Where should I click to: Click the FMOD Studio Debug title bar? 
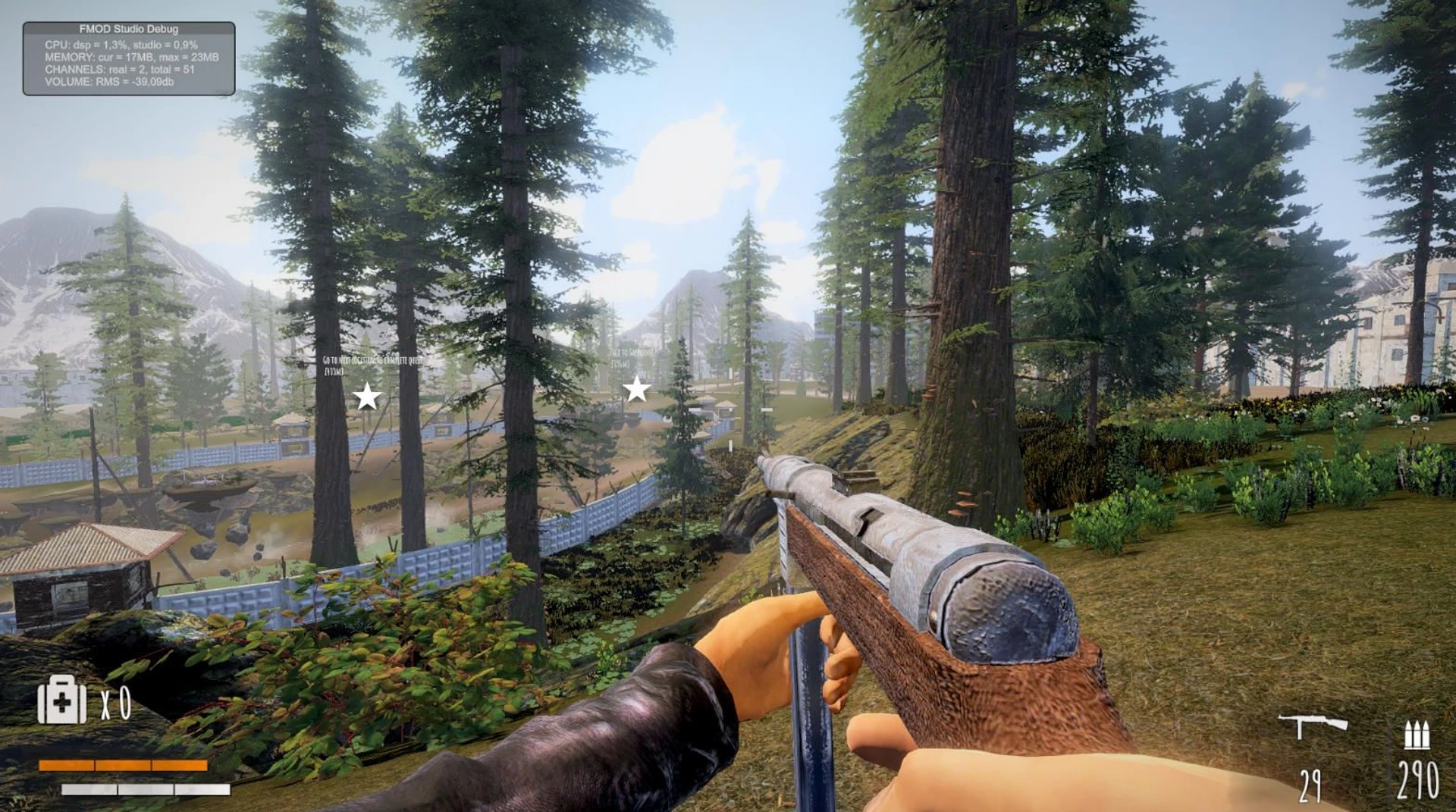click(x=129, y=27)
